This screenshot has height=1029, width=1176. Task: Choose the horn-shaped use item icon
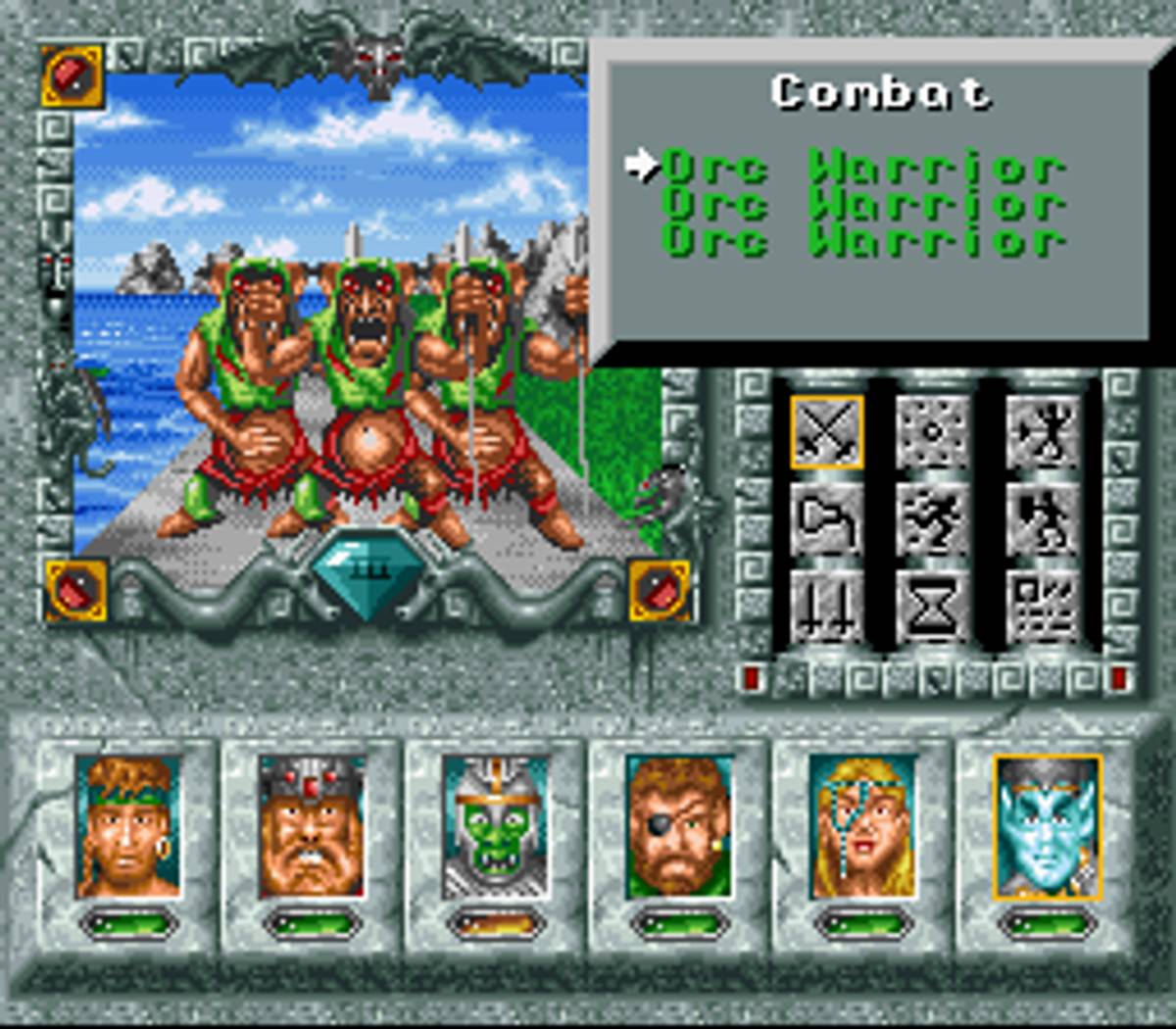pos(826,519)
